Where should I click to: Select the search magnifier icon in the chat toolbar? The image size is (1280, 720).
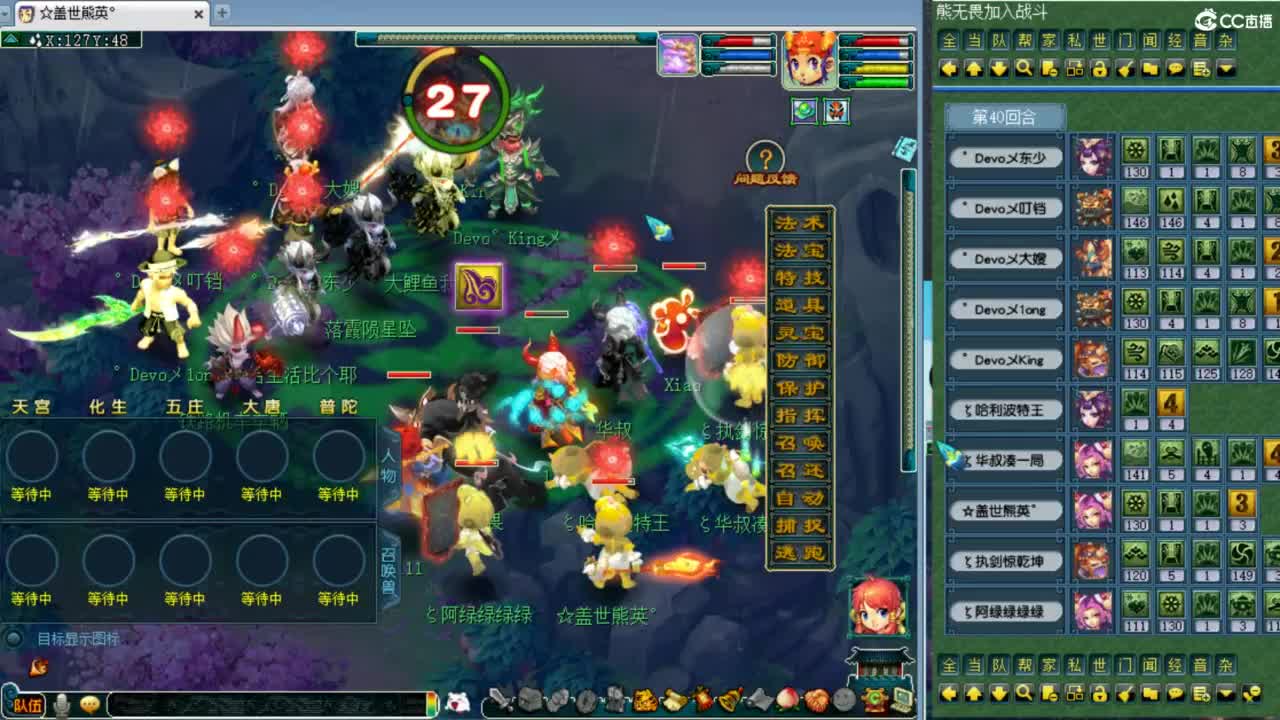coord(1024,68)
